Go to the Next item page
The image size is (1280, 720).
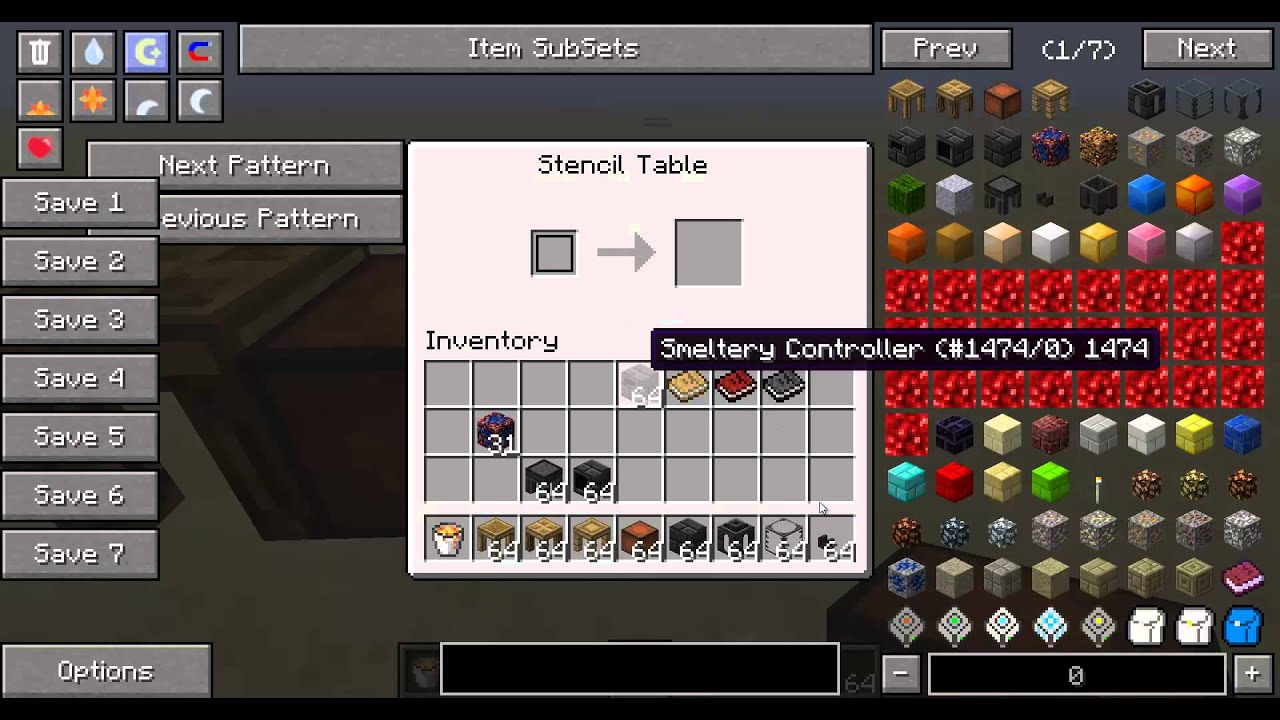pos(1207,49)
